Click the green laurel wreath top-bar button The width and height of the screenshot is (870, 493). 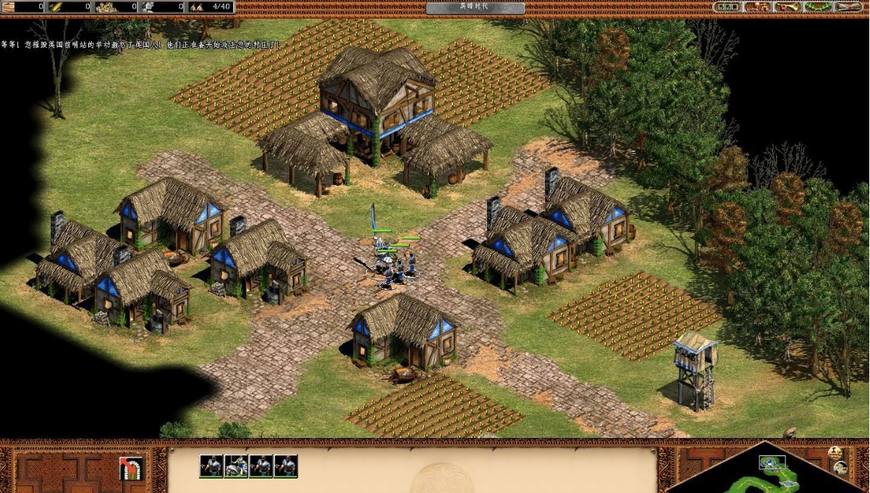[x=818, y=7]
